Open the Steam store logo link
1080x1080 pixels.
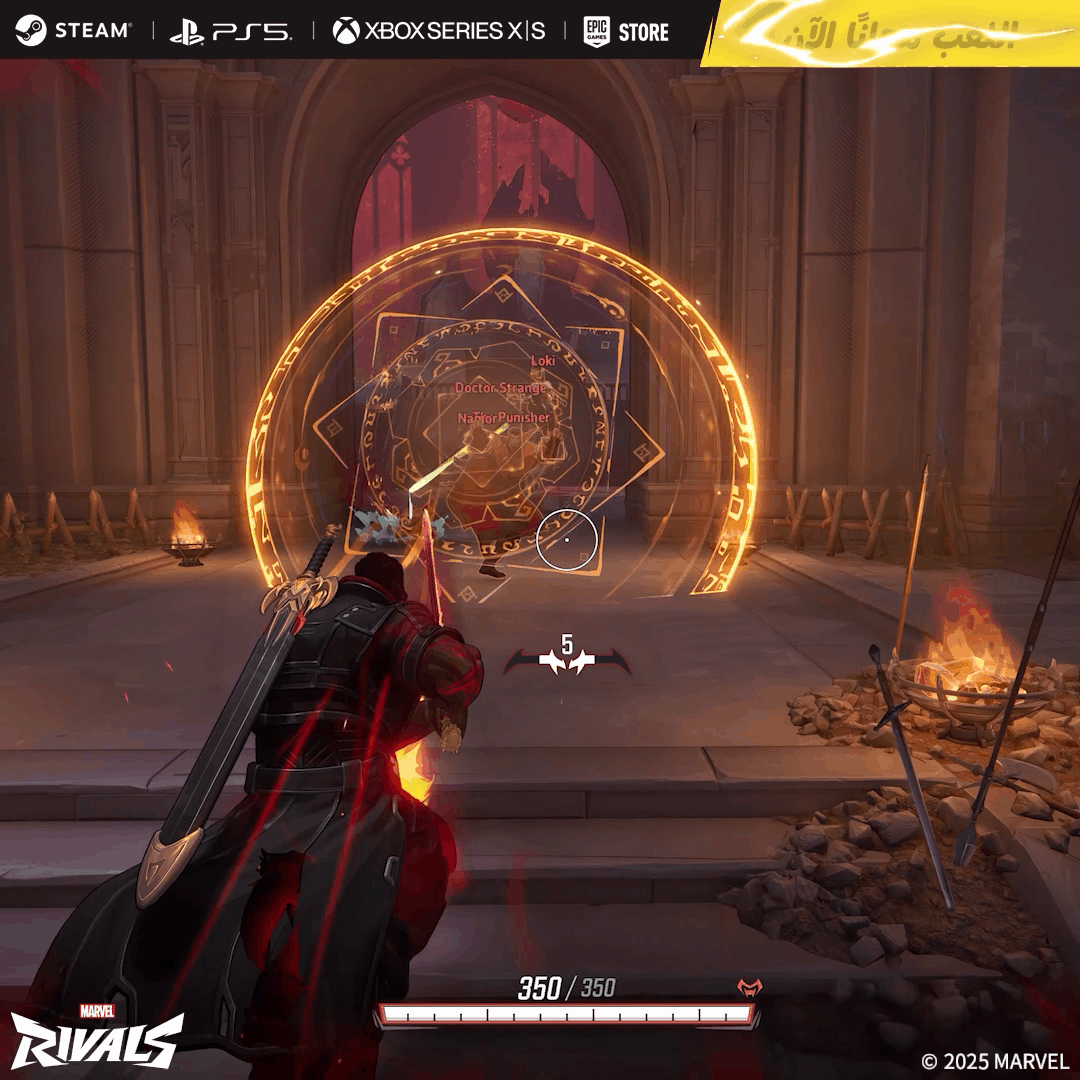[x=73, y=30]
